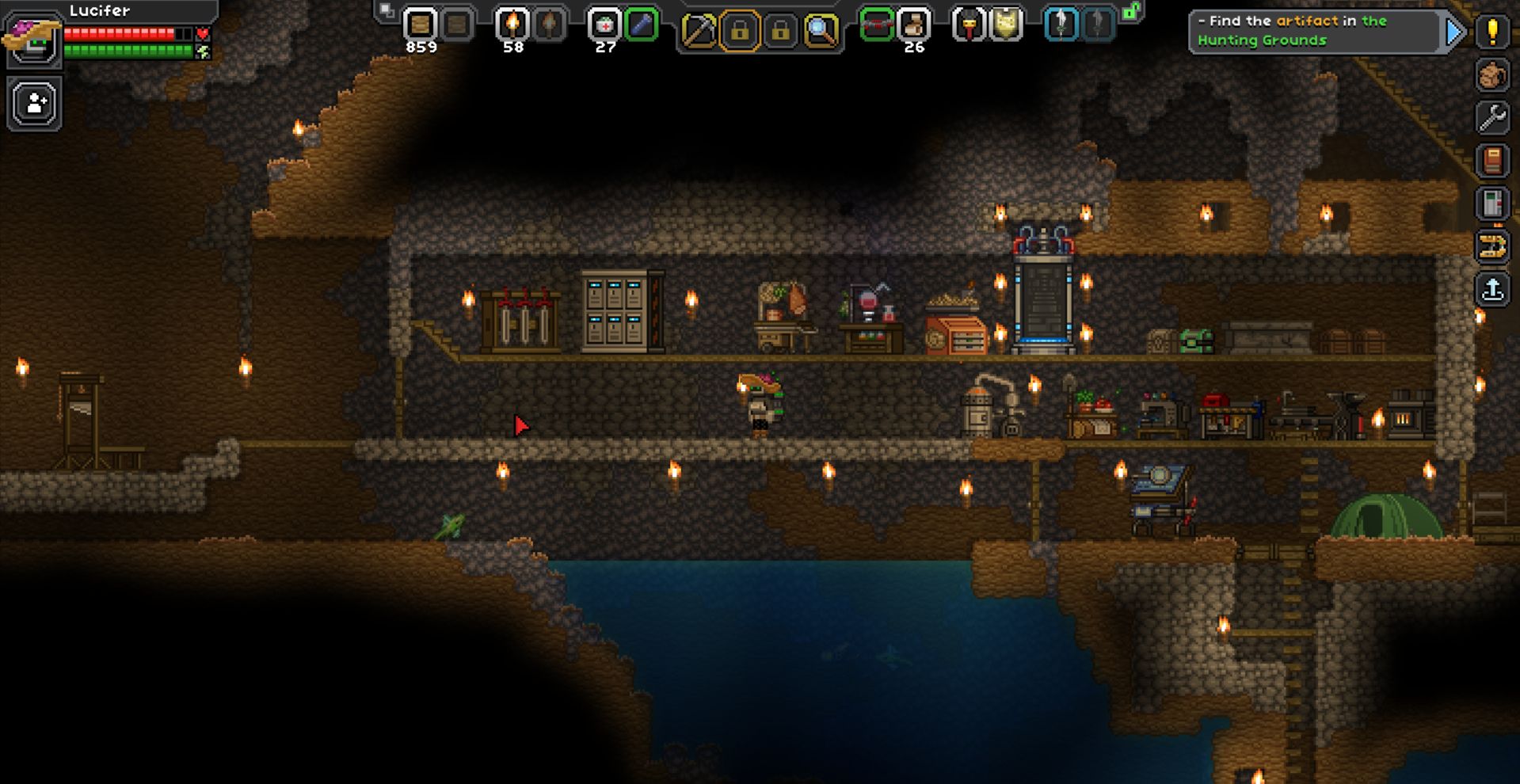This screenshot has height=784, width=1520.
Task: Open the crafting wrench menu
Action: tap(1493, 118)
